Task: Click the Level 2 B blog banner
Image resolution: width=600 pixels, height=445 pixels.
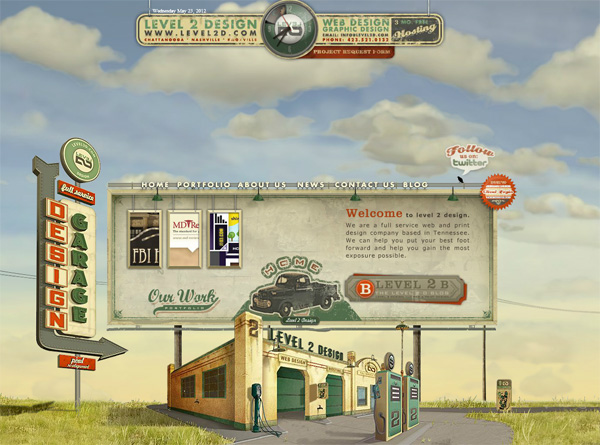Action: (x=404, y=288)
